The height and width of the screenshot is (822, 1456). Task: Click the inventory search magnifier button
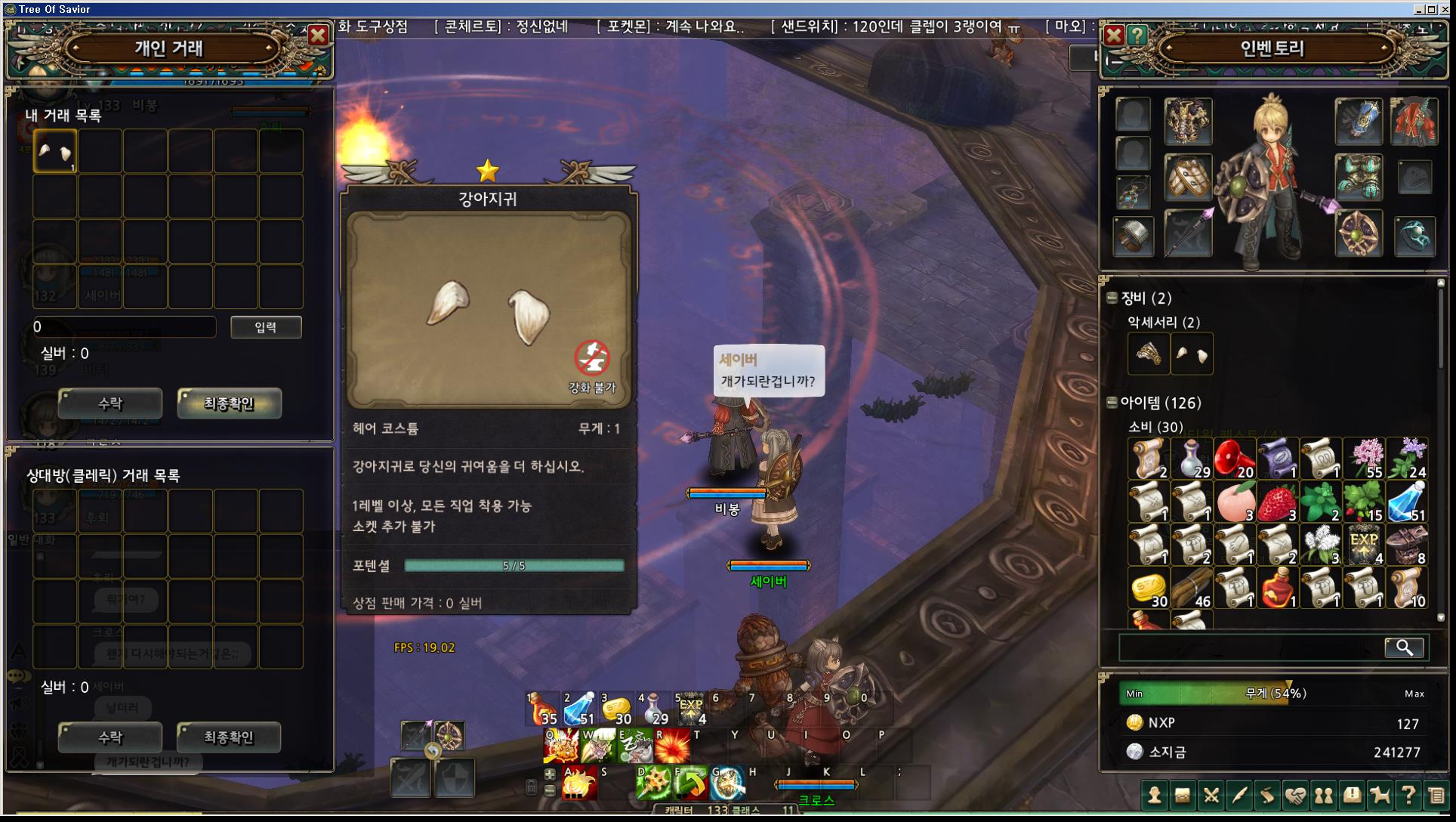coord(1404,647)
